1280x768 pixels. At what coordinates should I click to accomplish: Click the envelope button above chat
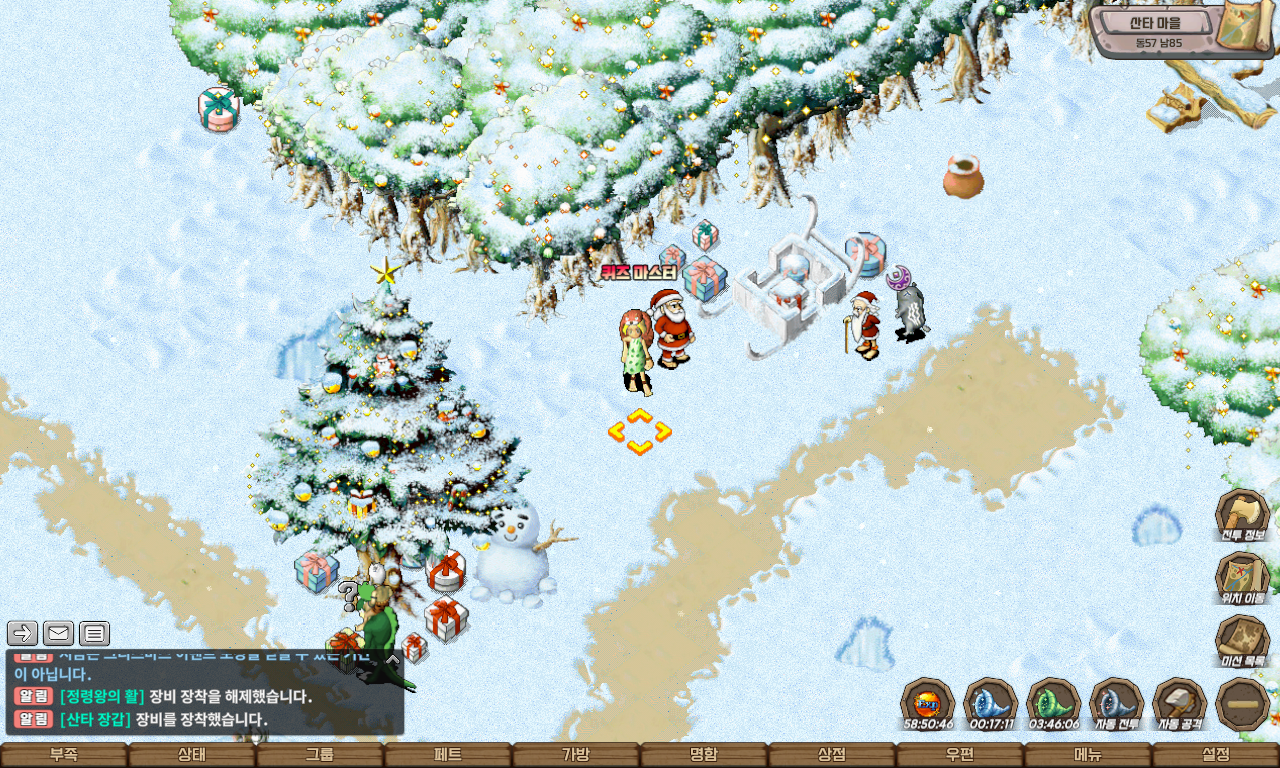(x=58, y=633)
